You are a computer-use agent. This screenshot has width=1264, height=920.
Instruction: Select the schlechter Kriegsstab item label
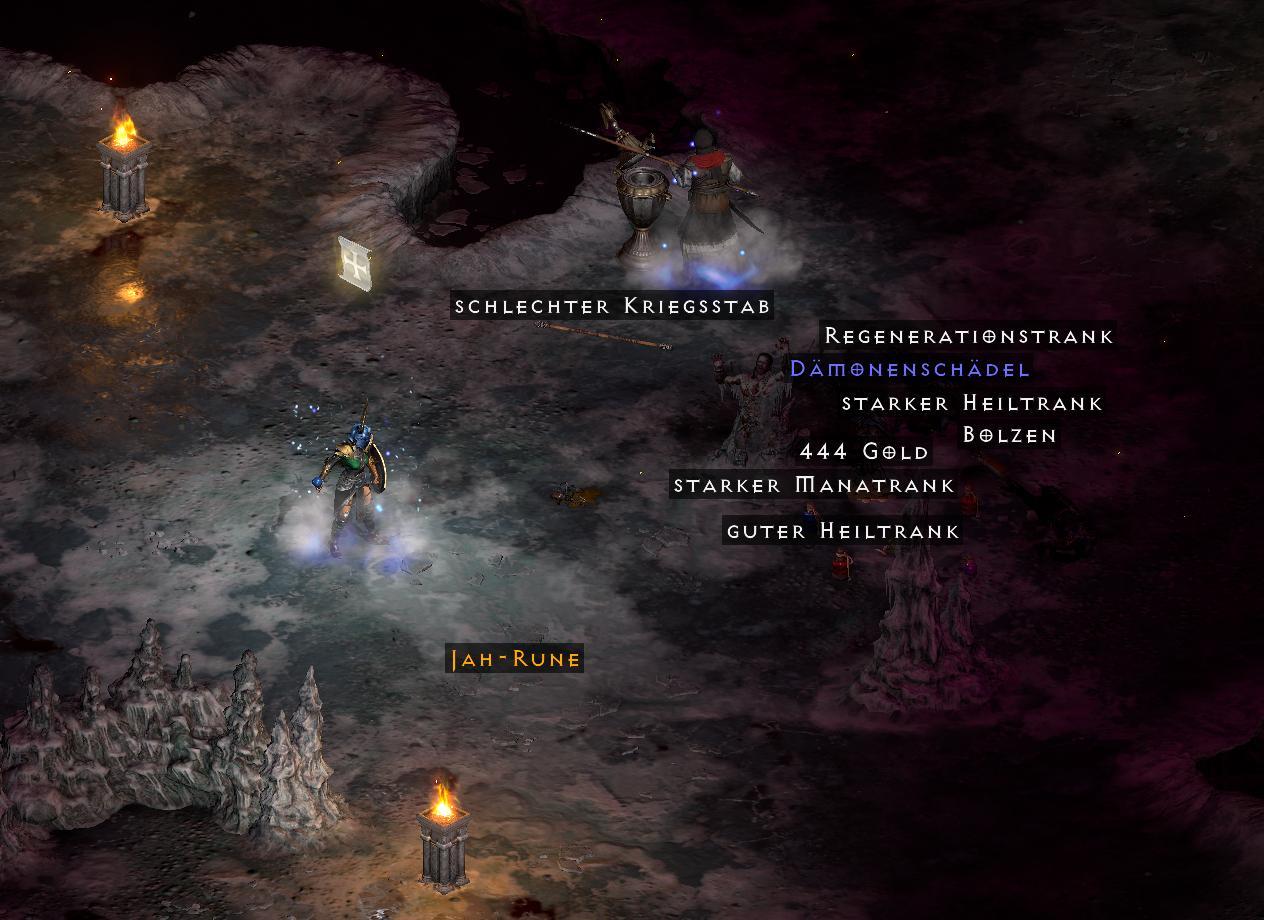click(x=613, y=306)
